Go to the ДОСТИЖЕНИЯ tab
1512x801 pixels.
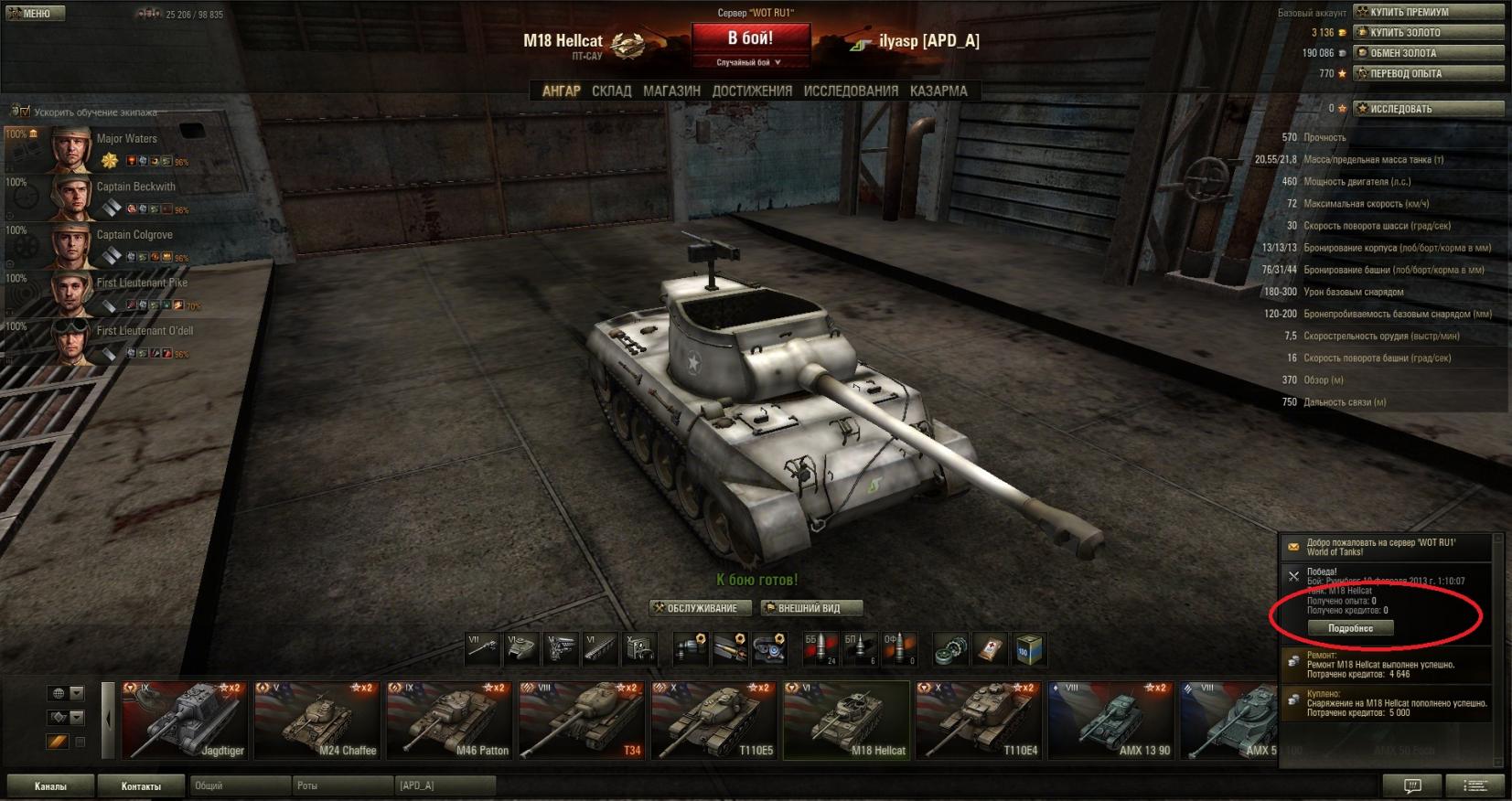pos(752,91)
